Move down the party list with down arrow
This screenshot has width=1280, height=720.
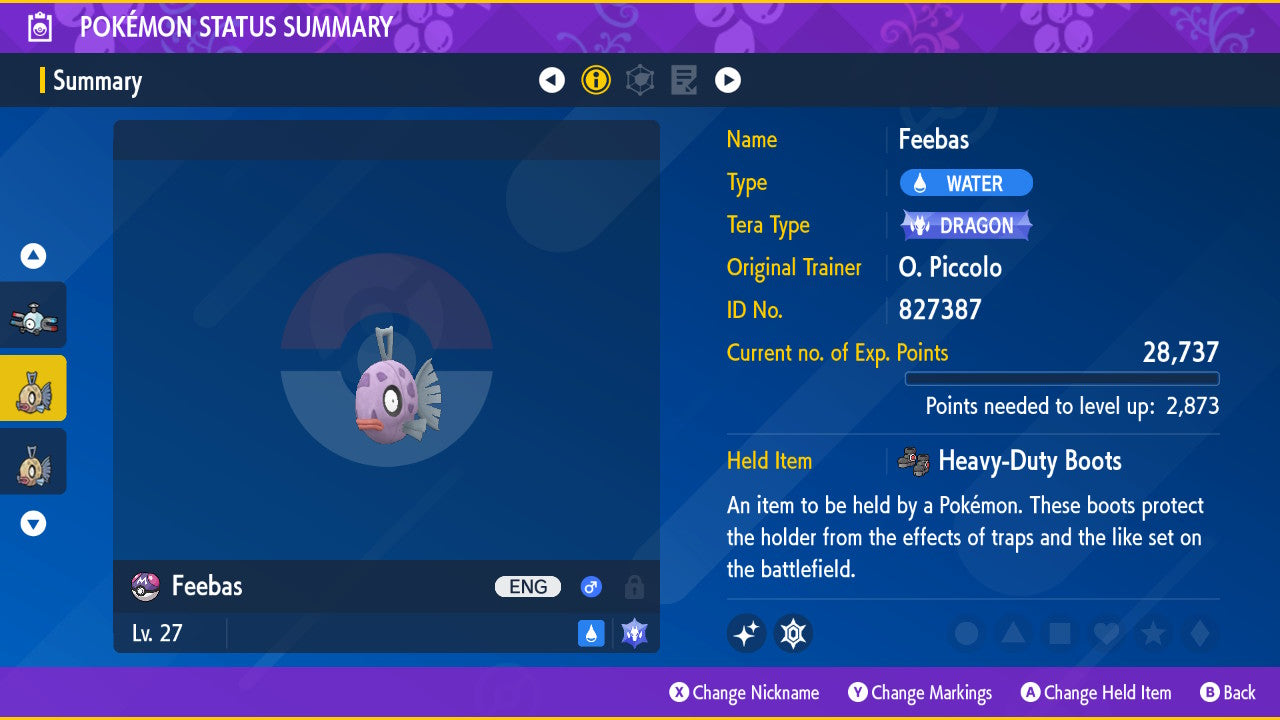[x=34, y=523]
